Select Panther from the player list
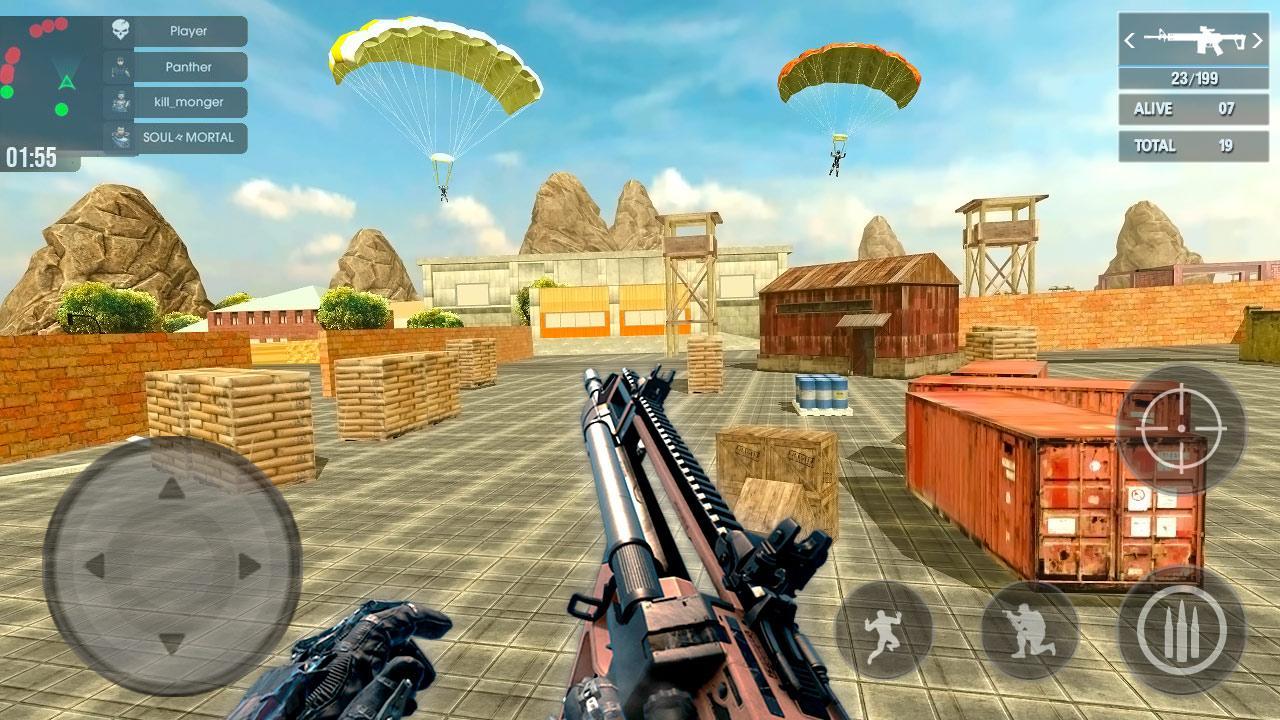Image resolution: width=1280 pixels, height=720 pixels. coord(190,66)
